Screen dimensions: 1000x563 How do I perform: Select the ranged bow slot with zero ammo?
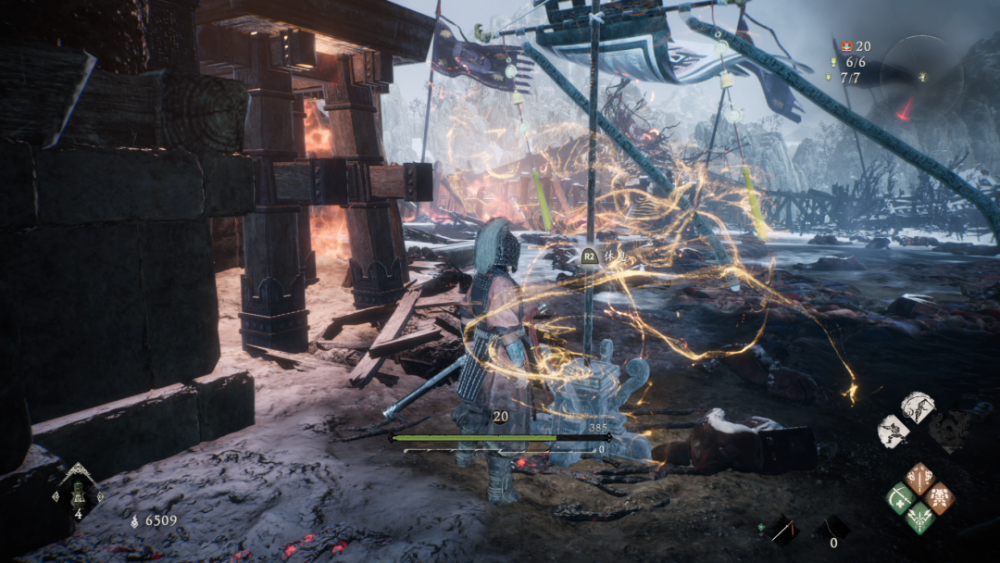pyautogui.click(x=834, y=528)
